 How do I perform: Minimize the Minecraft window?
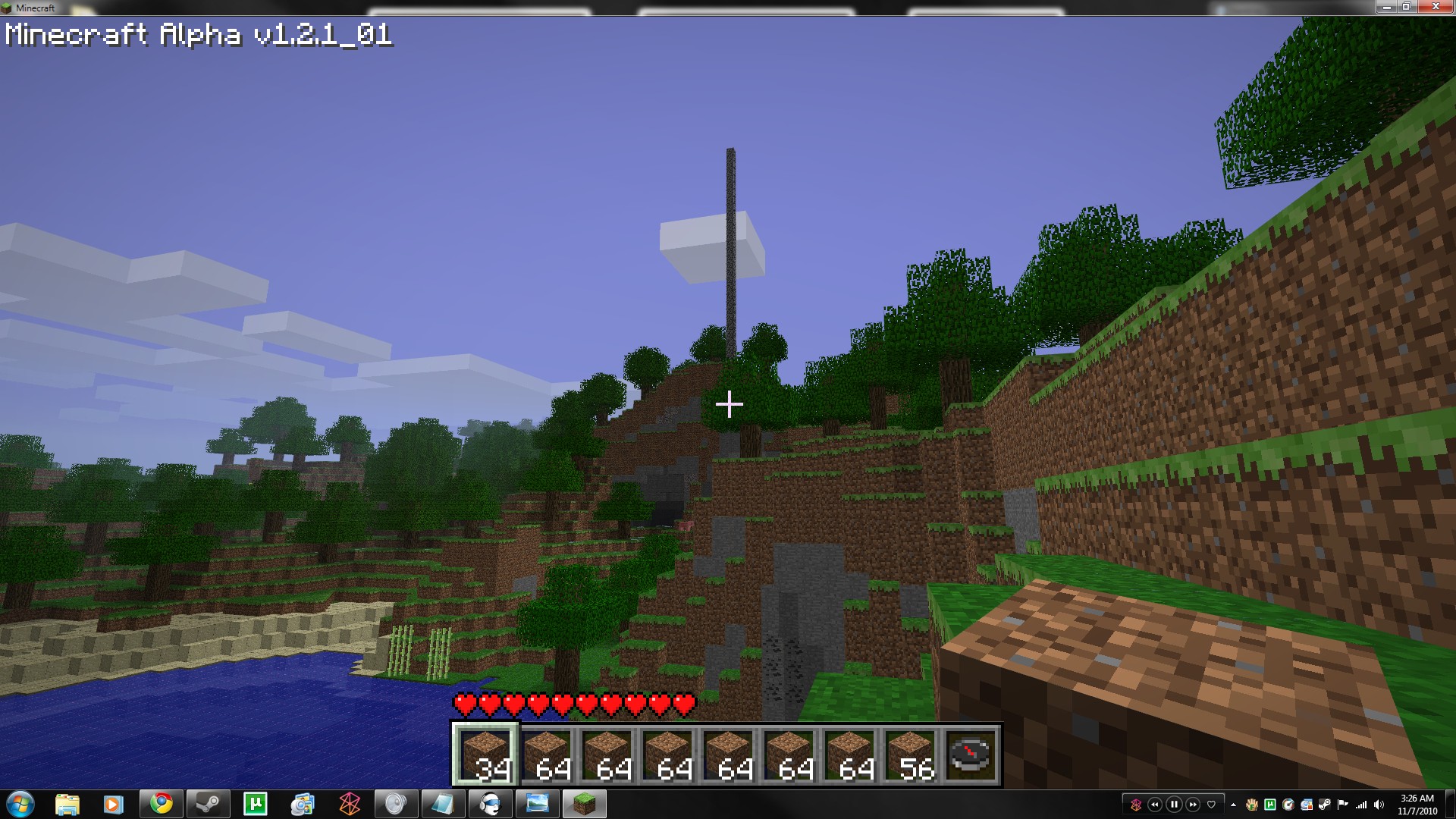click(x=1386, y=7)
